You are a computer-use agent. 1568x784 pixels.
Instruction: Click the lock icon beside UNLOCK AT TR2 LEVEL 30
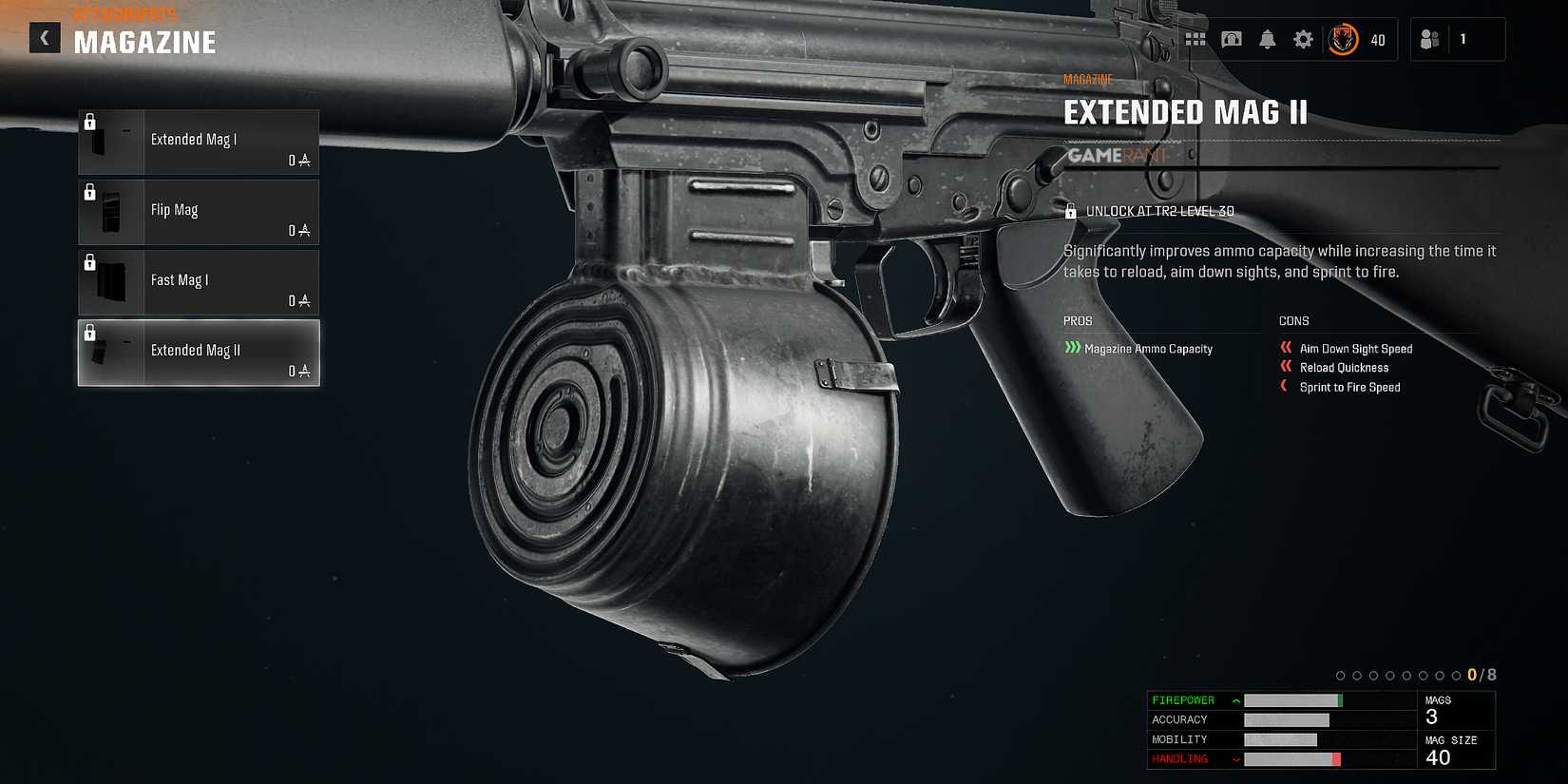tap(1072, 210)
